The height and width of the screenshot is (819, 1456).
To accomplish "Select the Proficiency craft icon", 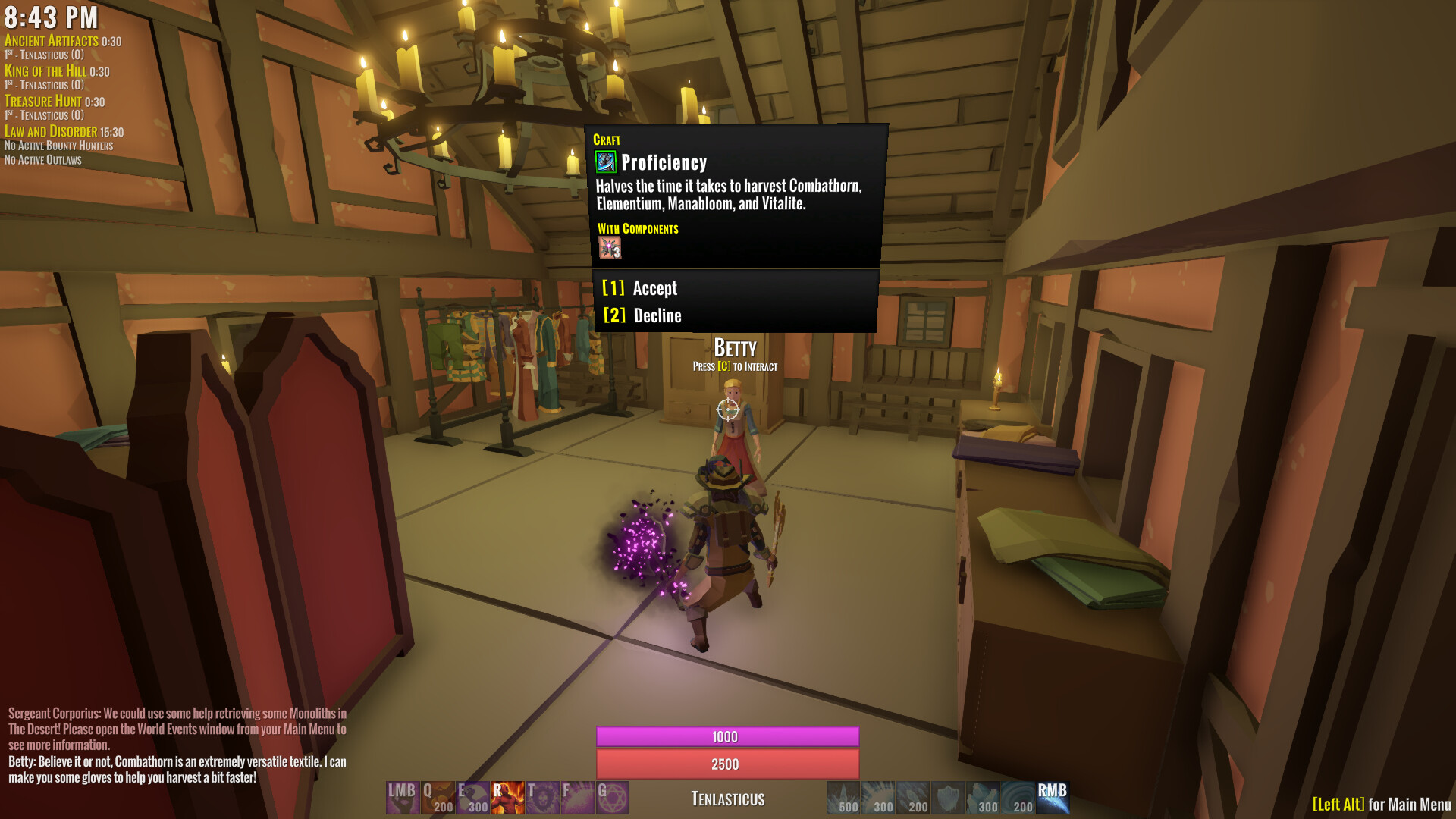I will point(607,162).
